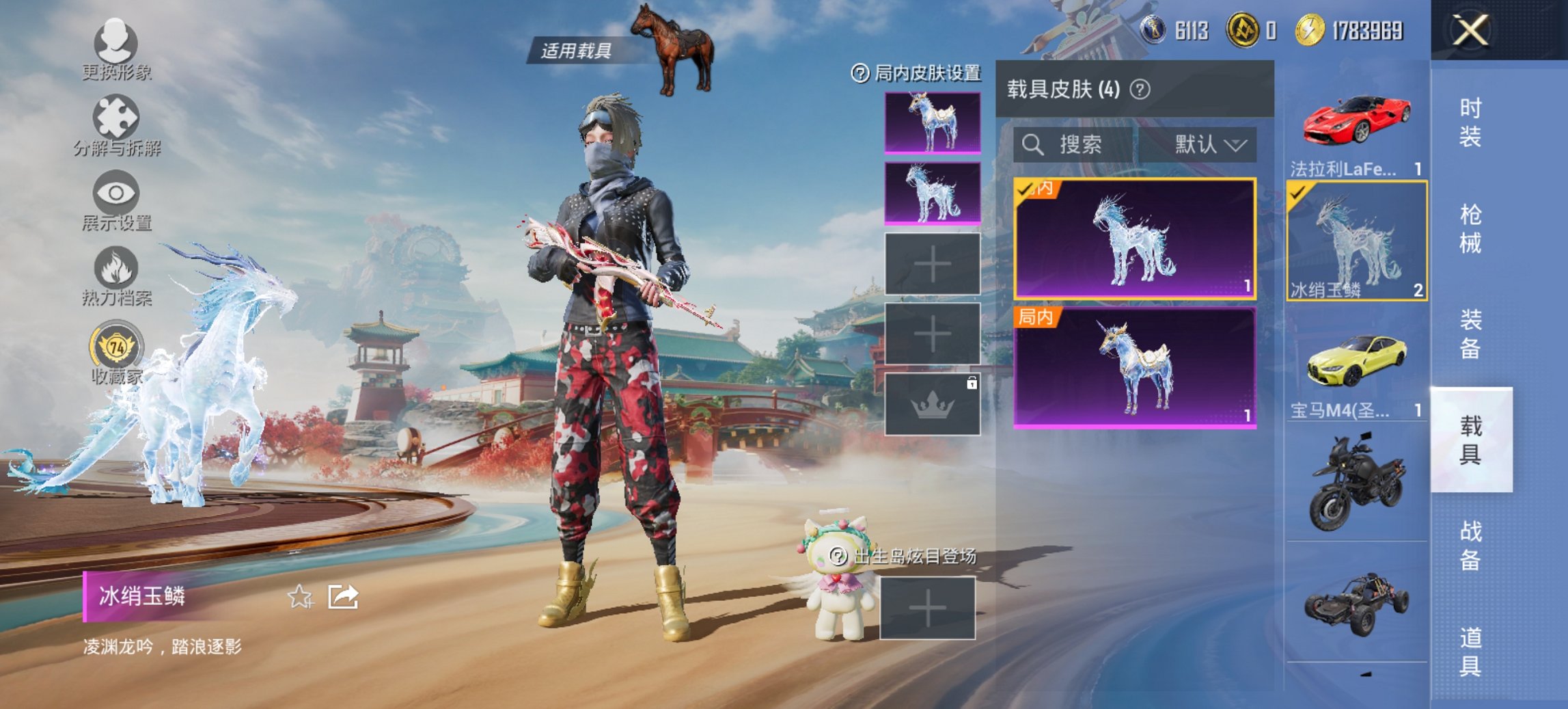
Task: Tap the 搜索 search input field
Action: (x=1079, y=145)
